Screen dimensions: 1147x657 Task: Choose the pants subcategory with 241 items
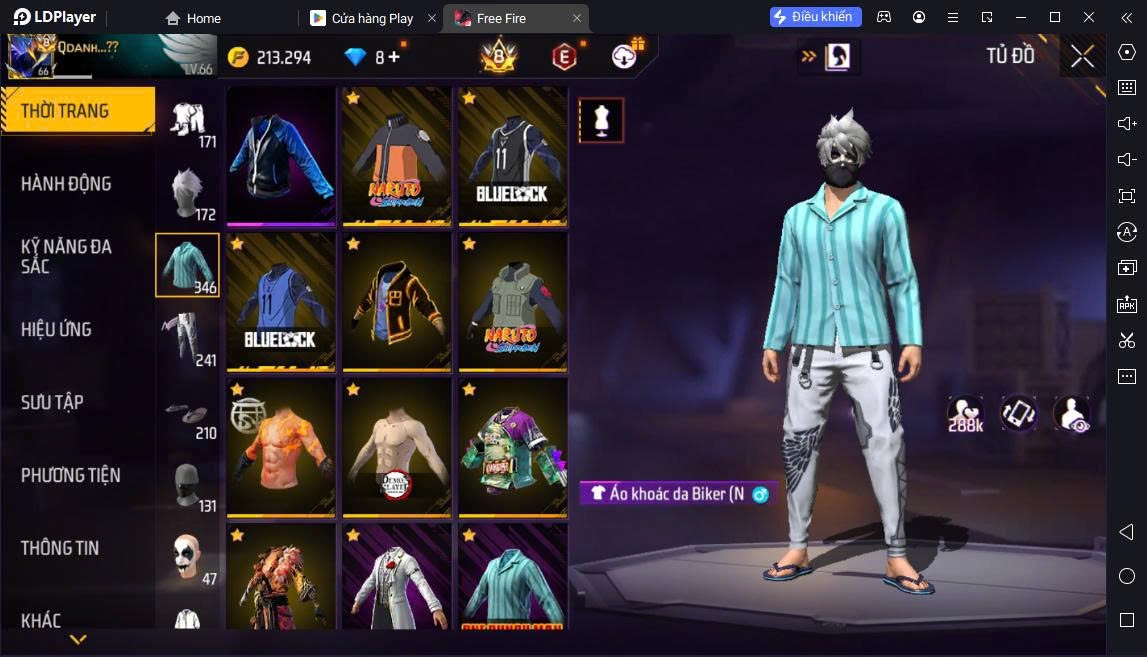(x=187, y=338)
